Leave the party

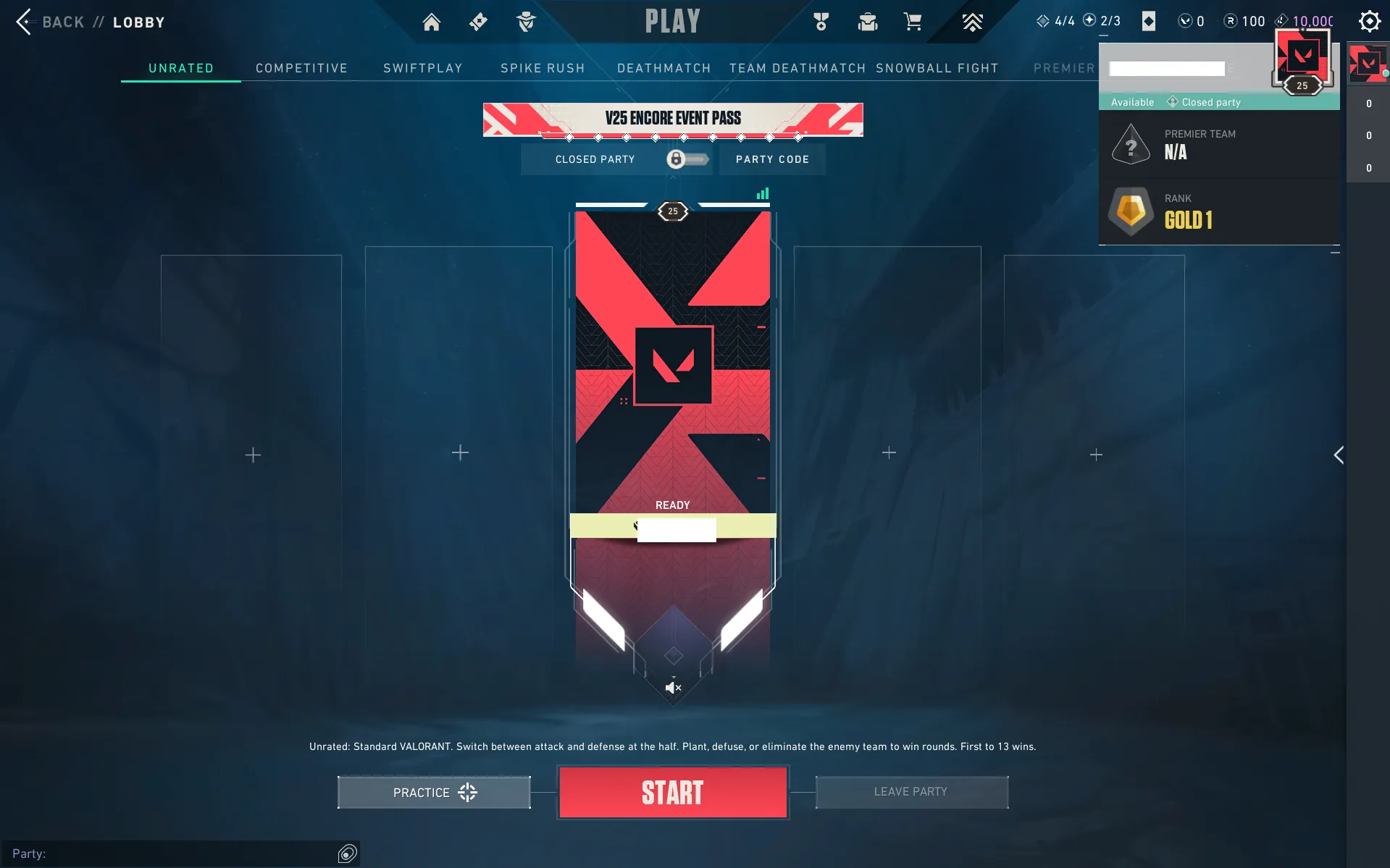pos(911,792)
